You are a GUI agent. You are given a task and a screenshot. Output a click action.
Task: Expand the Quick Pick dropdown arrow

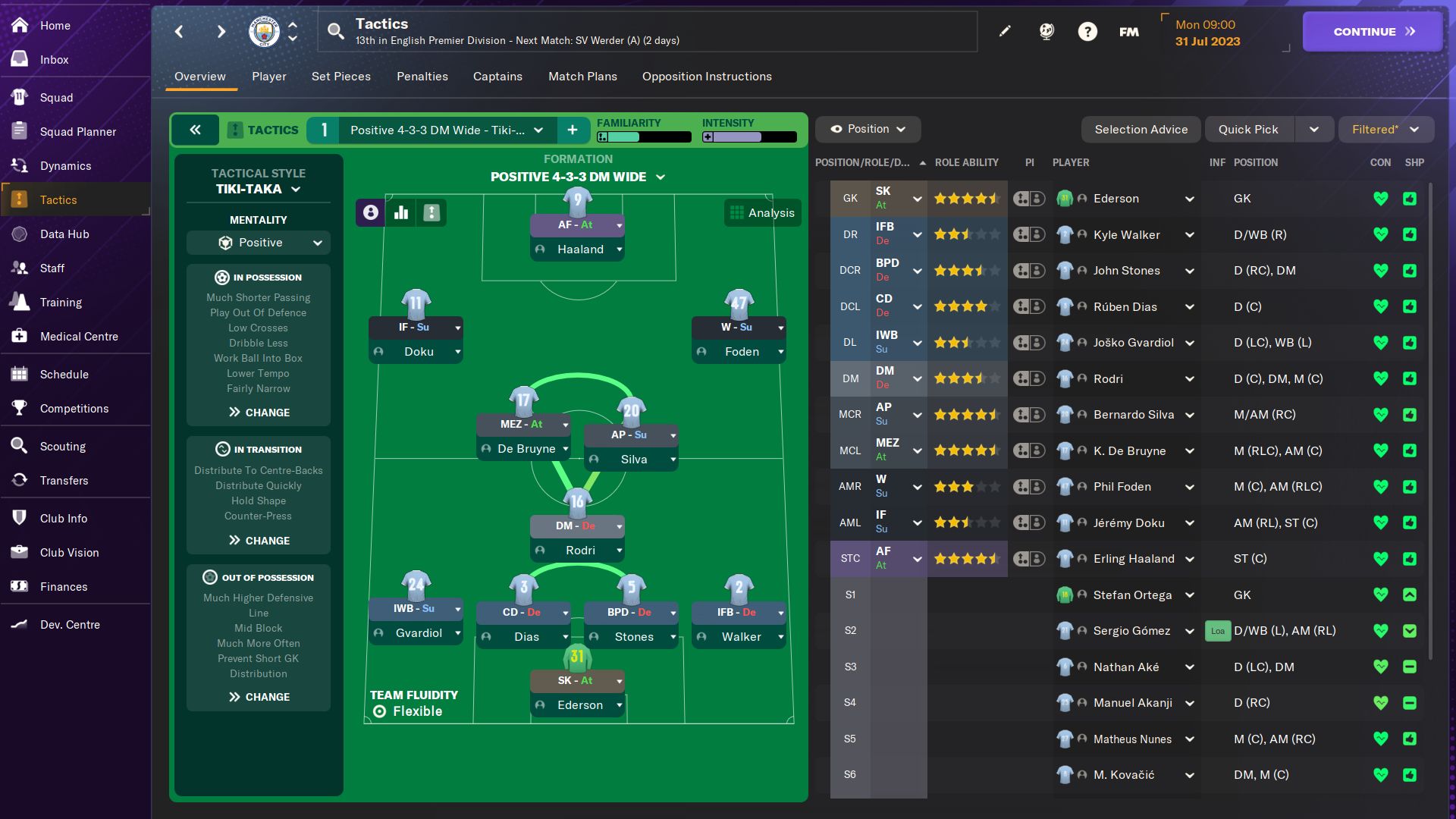1316,129
